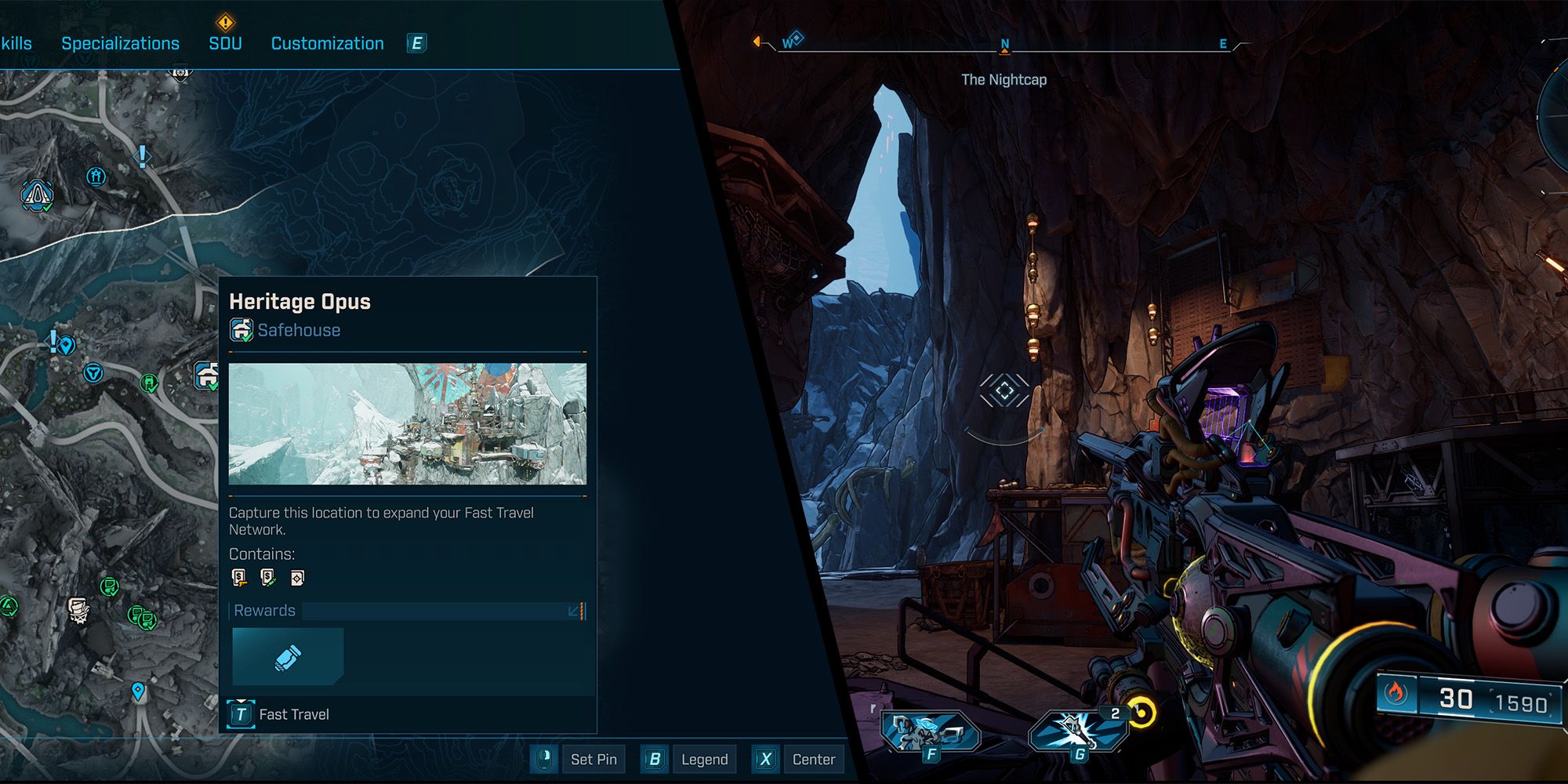Pick the blue downward-triangle map marker
The width and height of the screenshot is (1568, 784).
[x=93, y=372]
